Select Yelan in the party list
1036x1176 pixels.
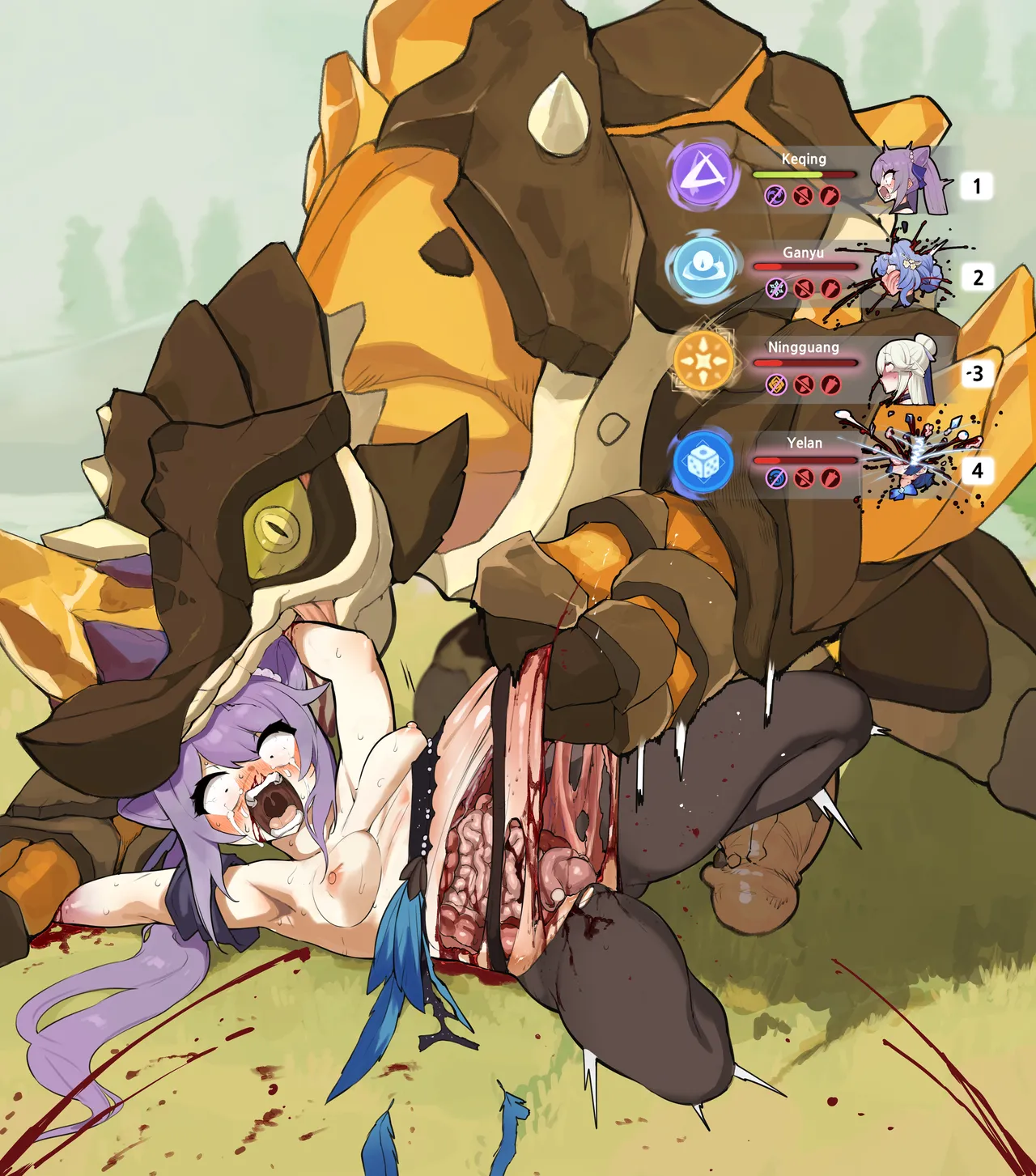(x=804, y=443)
